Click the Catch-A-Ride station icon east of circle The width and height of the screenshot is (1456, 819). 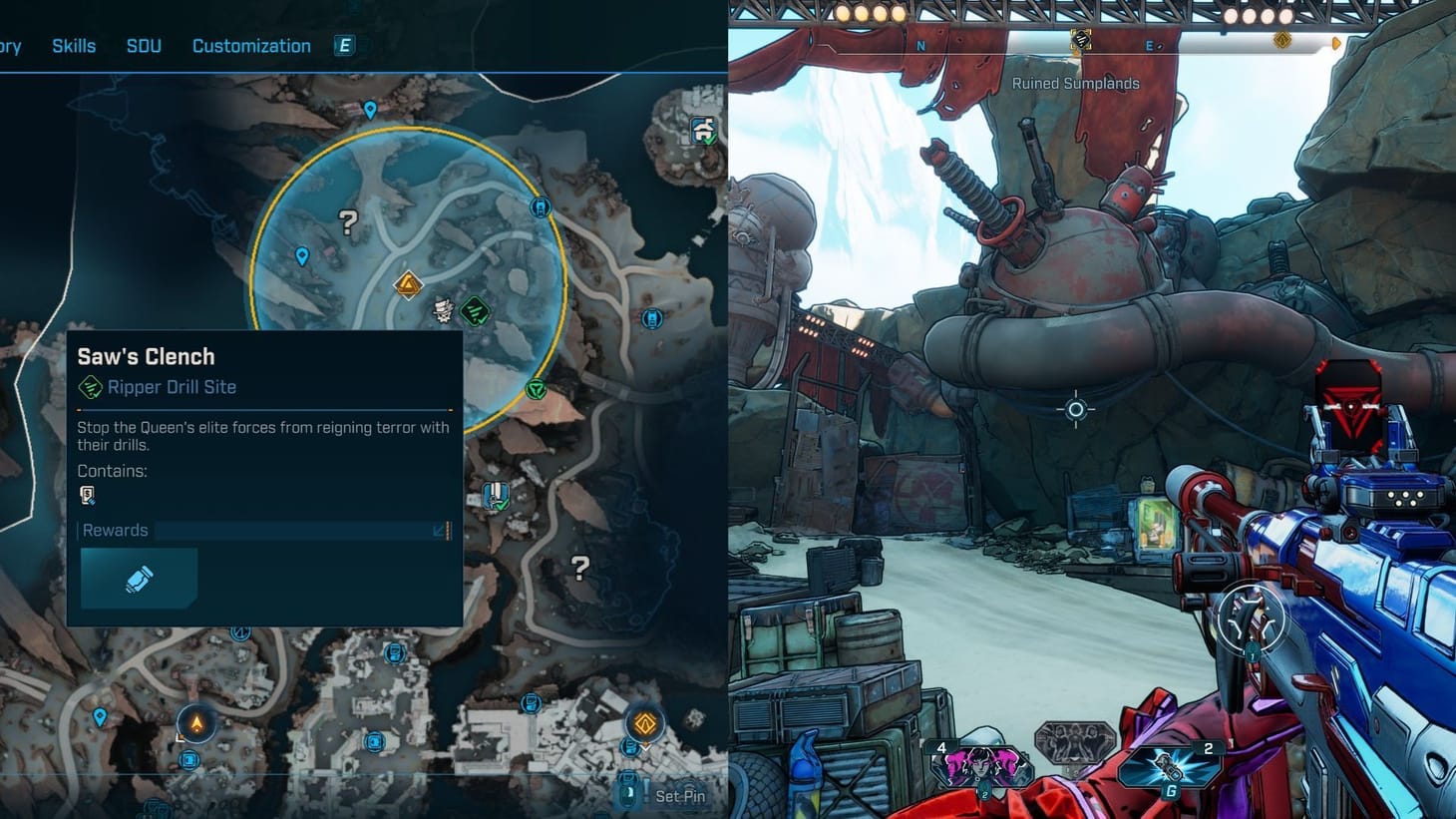[x=651, y=318]
